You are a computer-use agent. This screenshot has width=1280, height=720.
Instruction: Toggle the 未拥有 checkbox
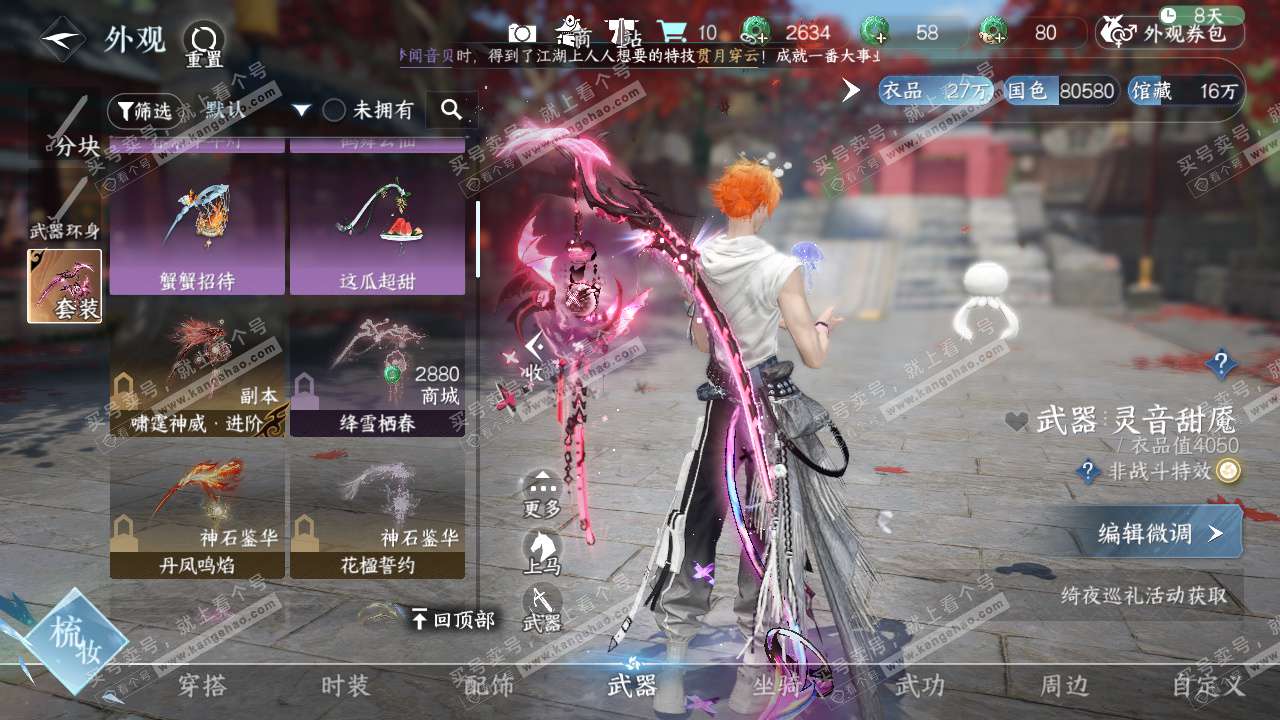(334, 110)
